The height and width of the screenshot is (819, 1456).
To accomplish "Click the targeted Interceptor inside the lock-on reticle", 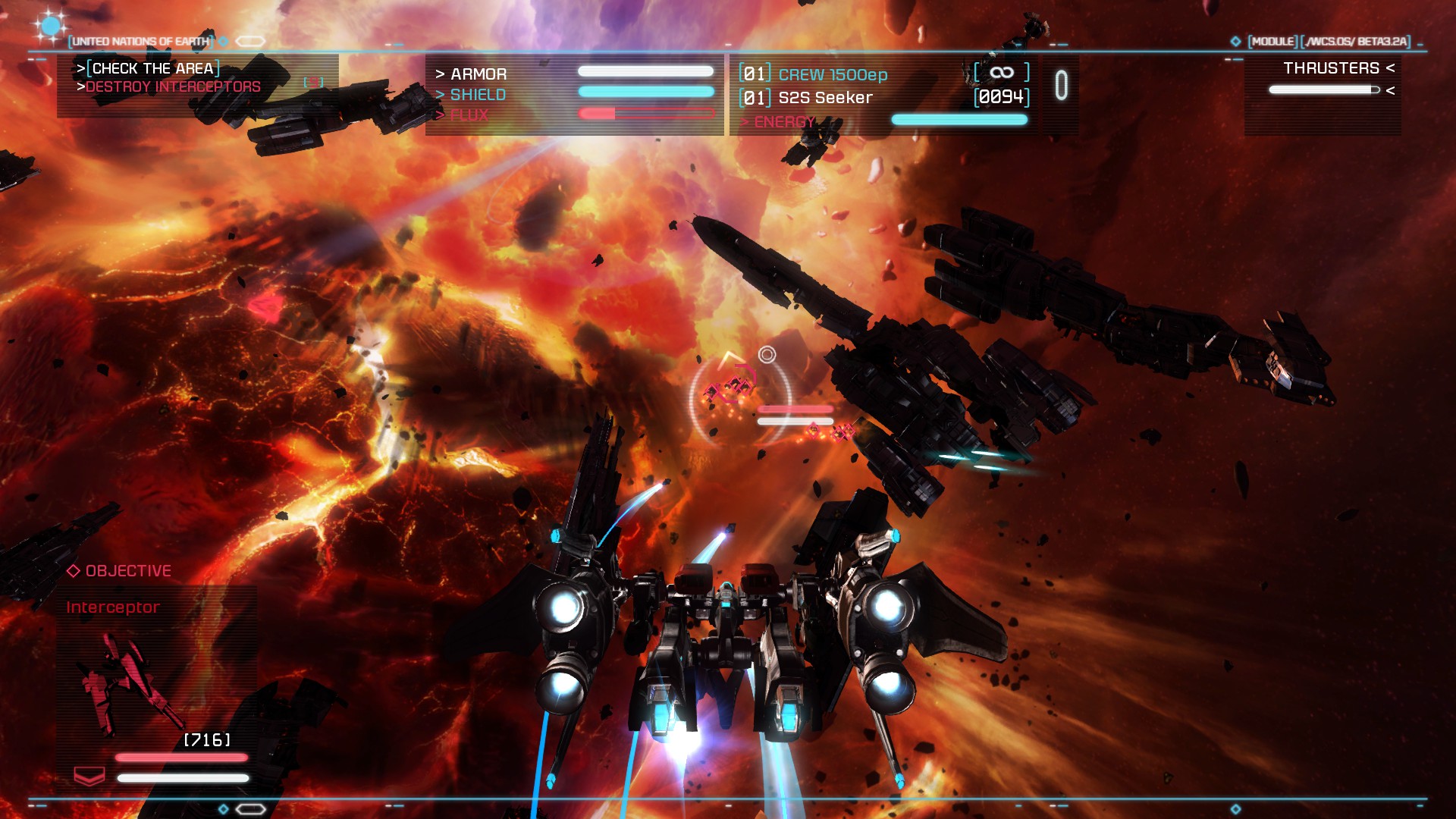I will [730, 386].
